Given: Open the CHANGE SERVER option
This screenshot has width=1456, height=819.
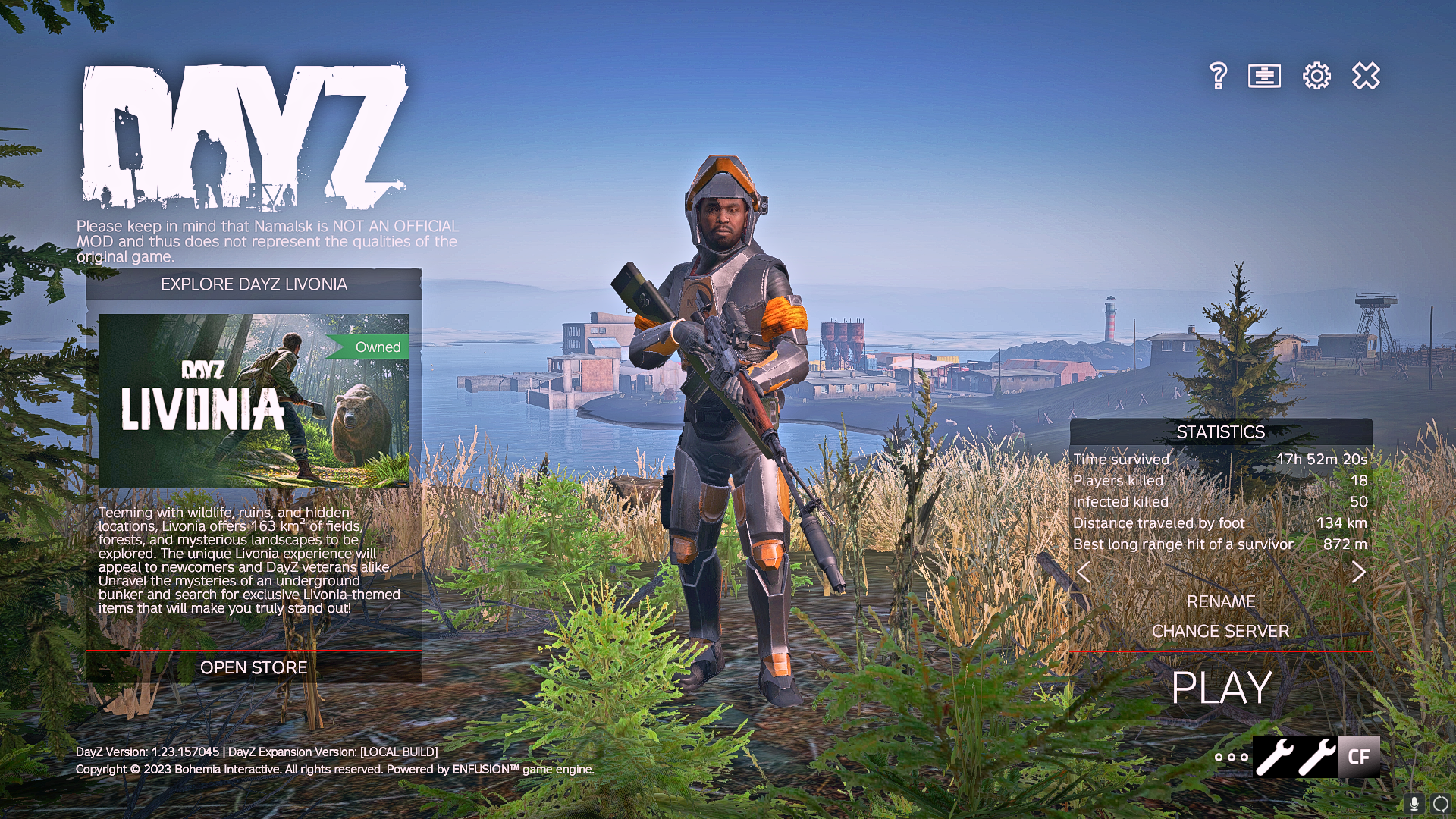Looking at the screenshot, I should tap(1220, 631).
